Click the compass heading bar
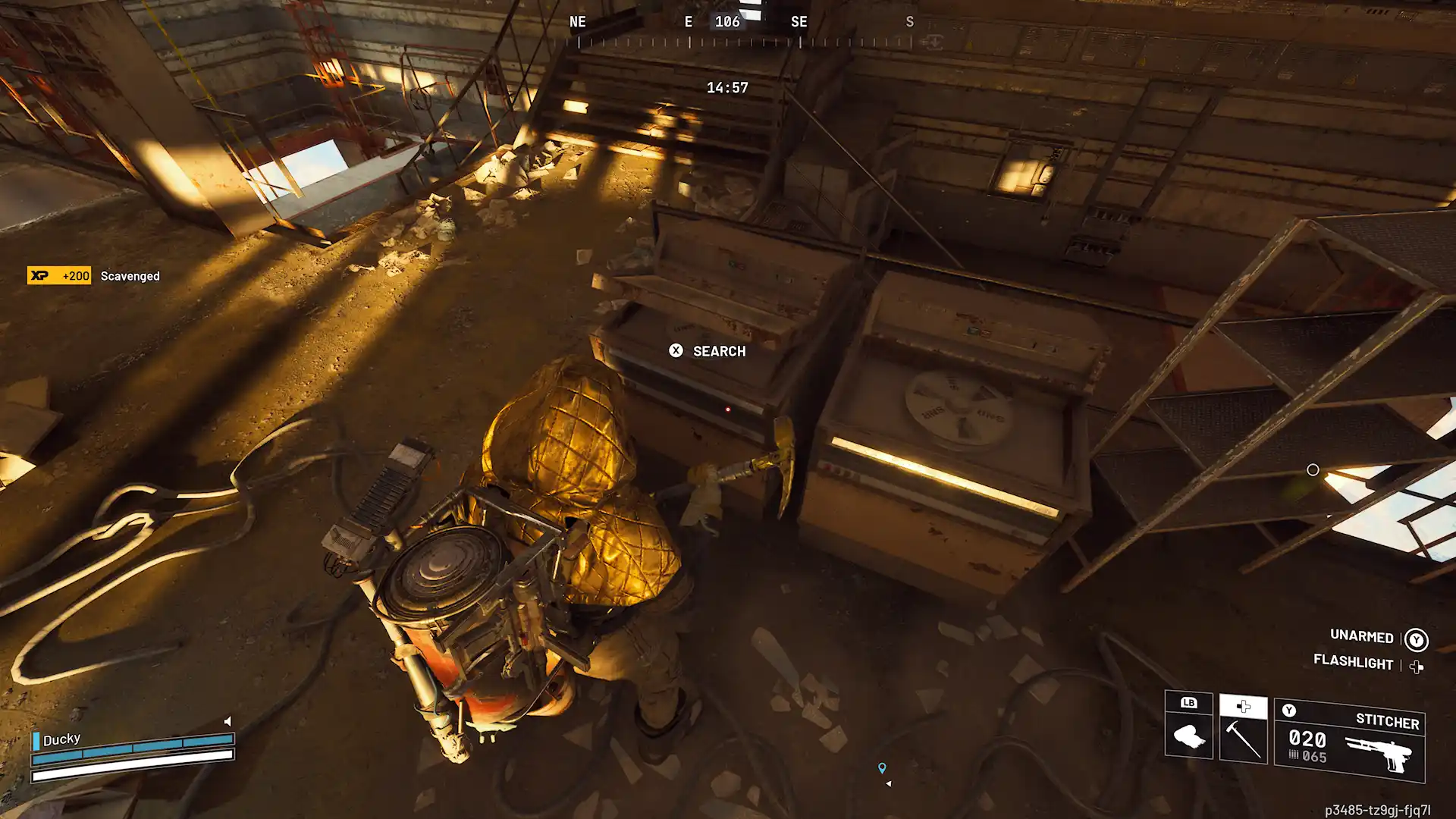This screenshot has height=819, width=1456. [743, 30]
